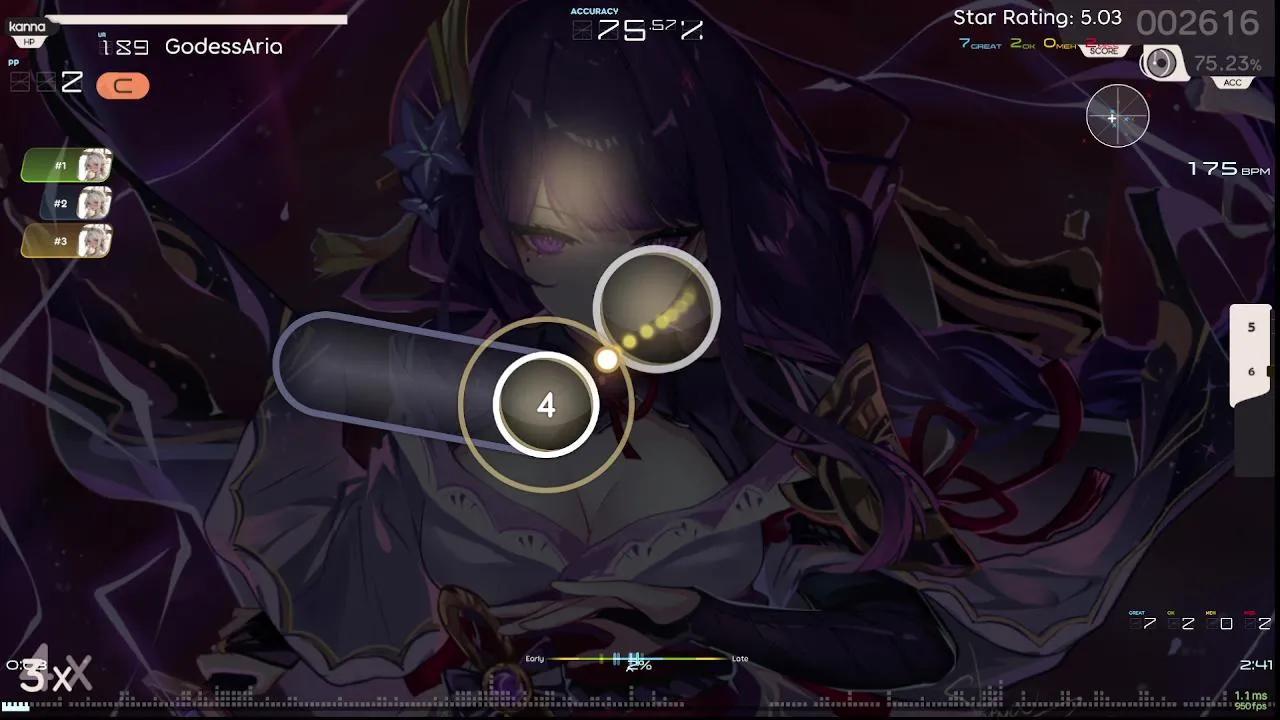
Task: Click the 175 BPM indicator
Action: coord(1223,167)
